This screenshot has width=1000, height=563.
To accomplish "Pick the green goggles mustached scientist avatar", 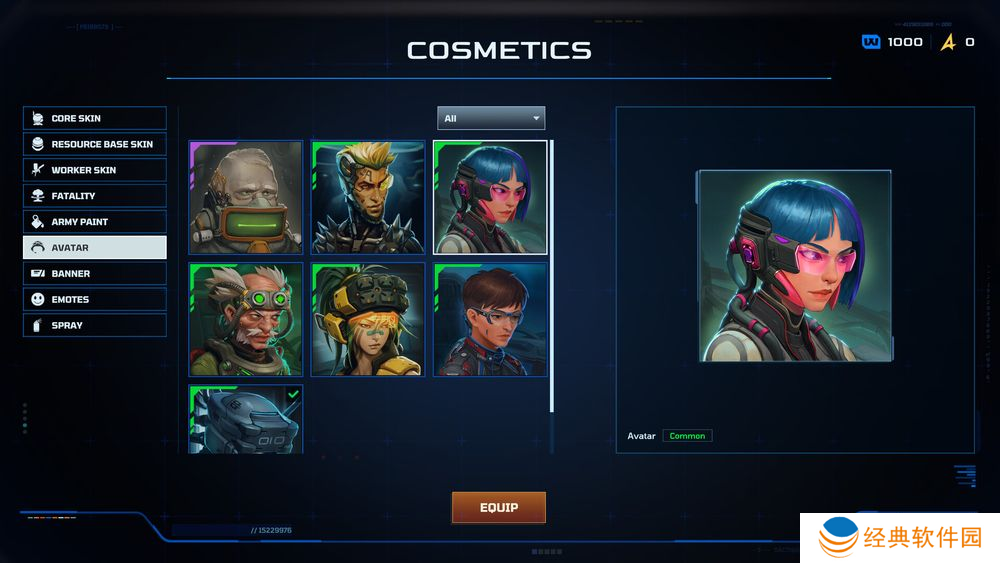I will [246, 320].
